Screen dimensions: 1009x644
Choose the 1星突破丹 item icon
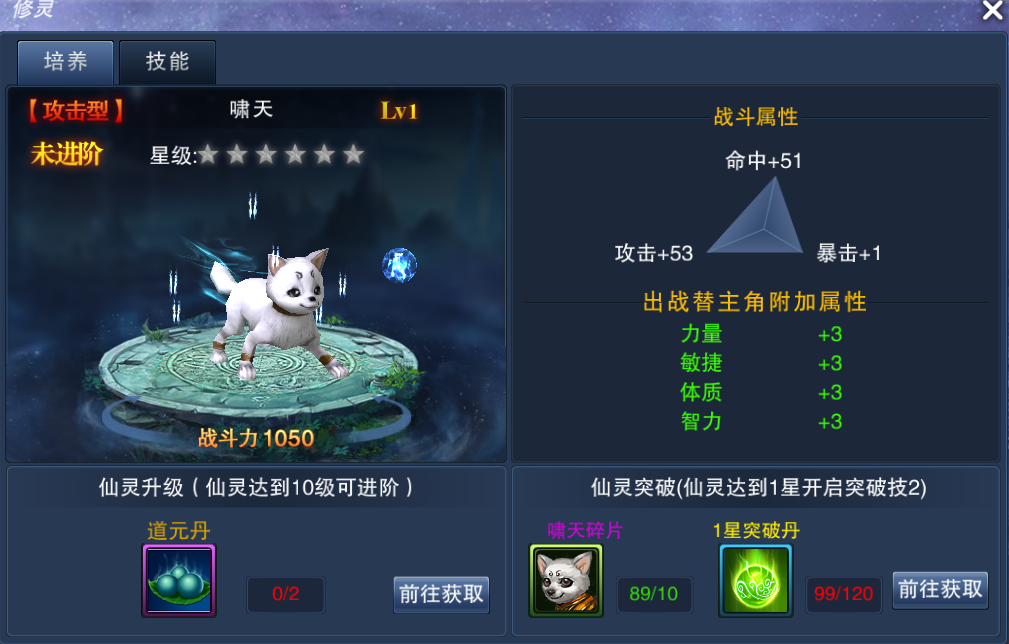tap(755, 580)
